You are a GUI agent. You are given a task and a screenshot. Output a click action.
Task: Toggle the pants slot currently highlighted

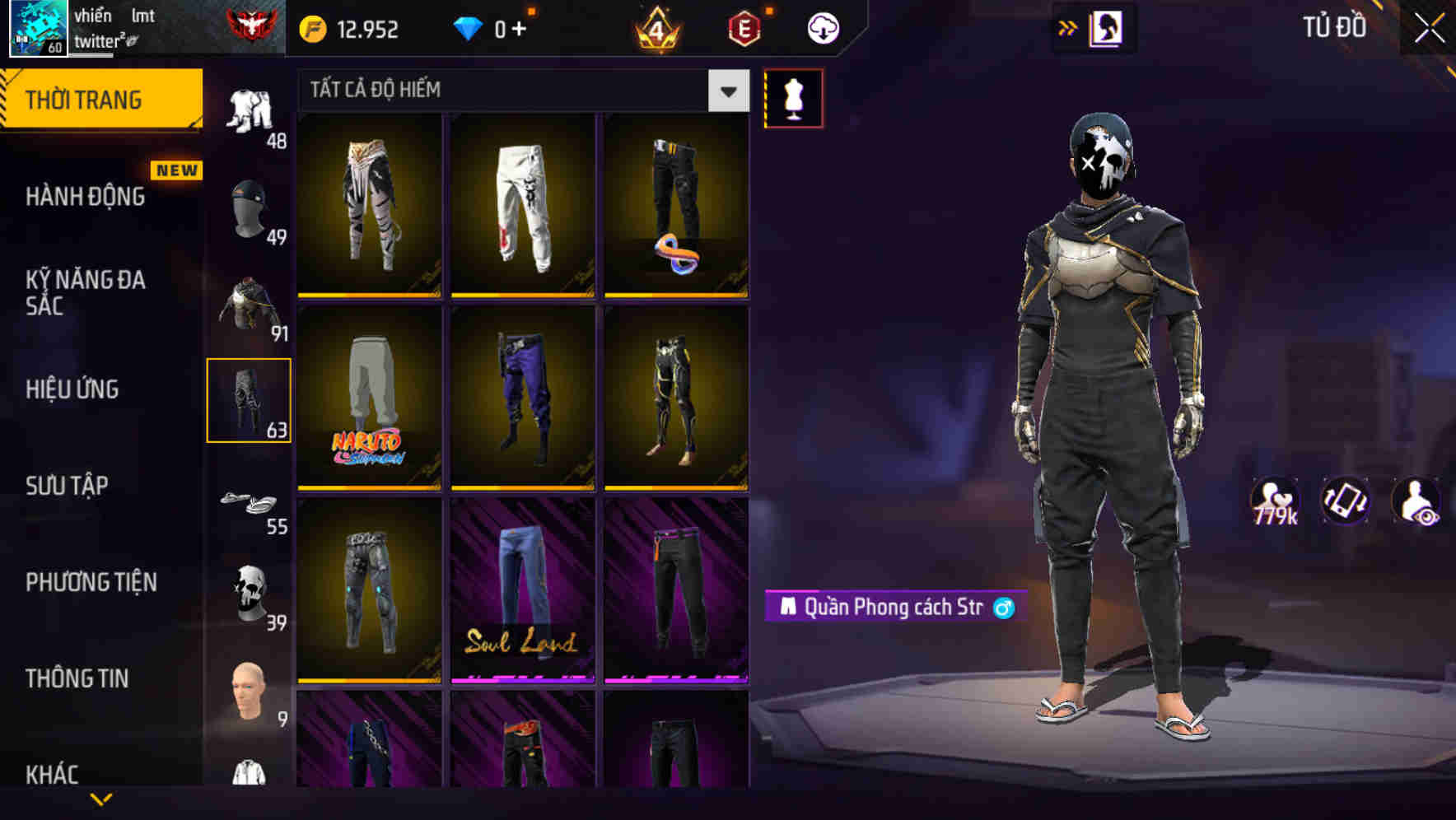pyautogui.click(x=250, y=401)
